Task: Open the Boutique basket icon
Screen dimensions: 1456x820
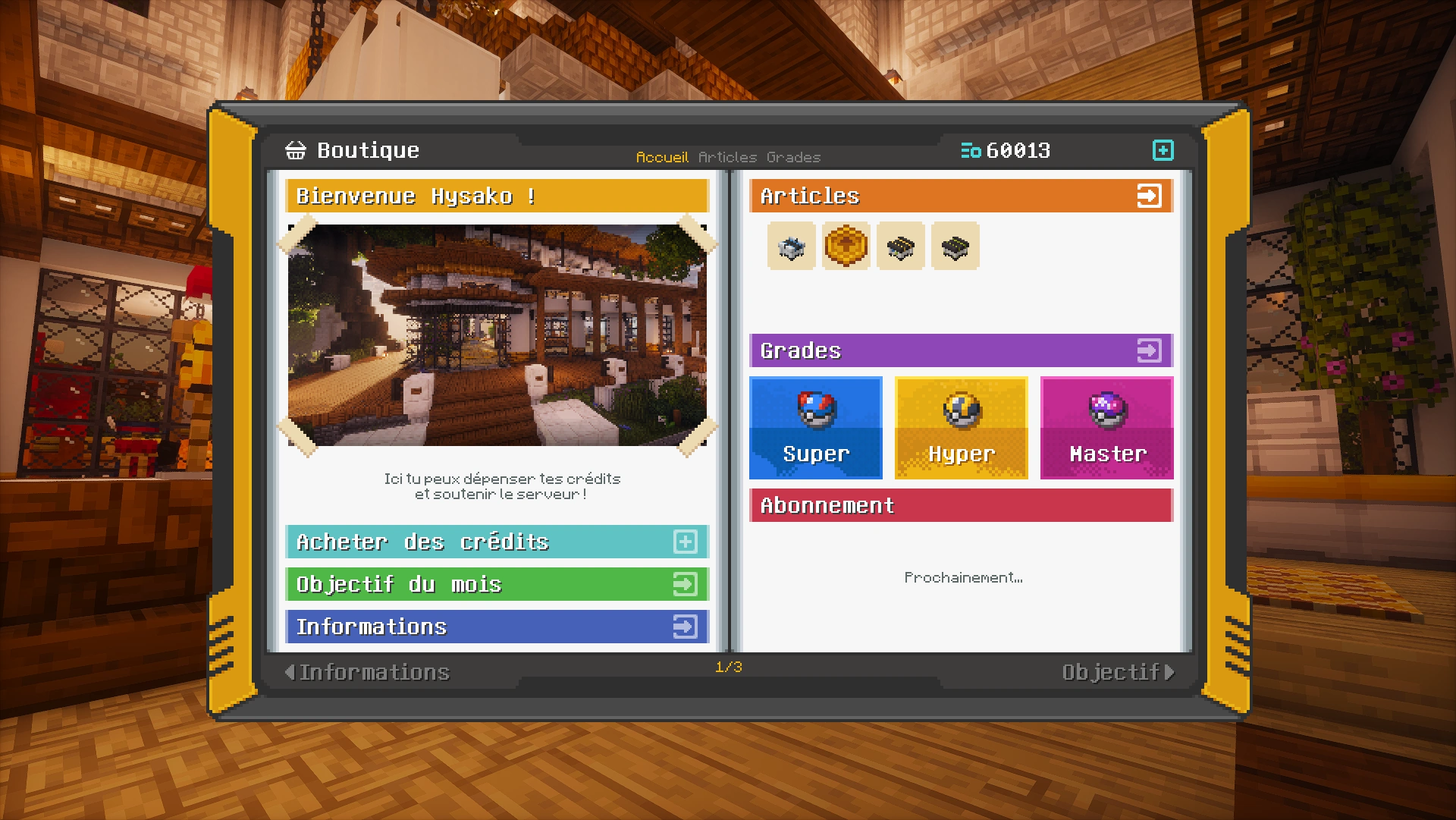Action: tap(295, 150)
